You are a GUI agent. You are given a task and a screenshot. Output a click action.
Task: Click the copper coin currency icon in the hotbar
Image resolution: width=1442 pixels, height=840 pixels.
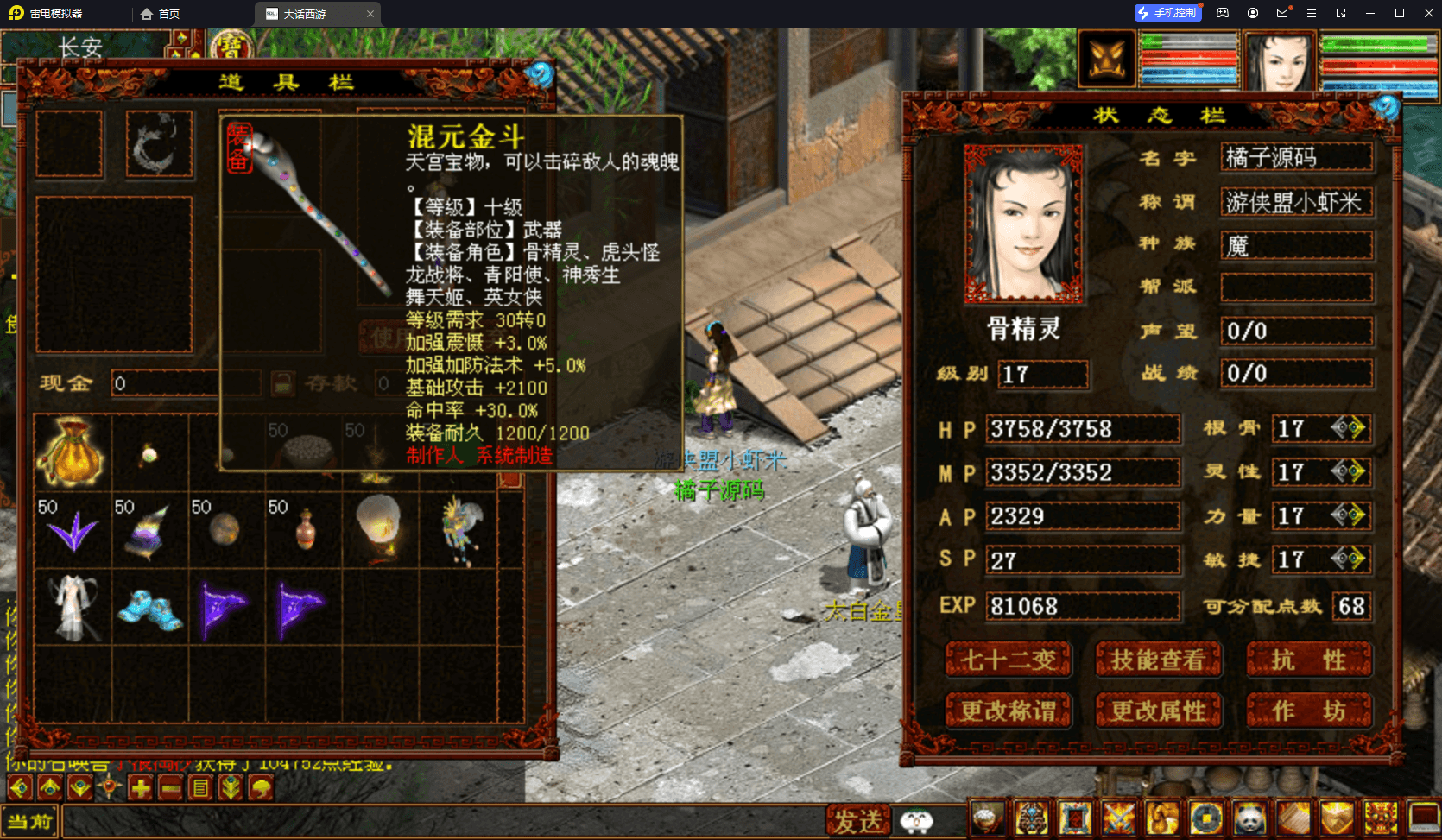coord(1206,818)
